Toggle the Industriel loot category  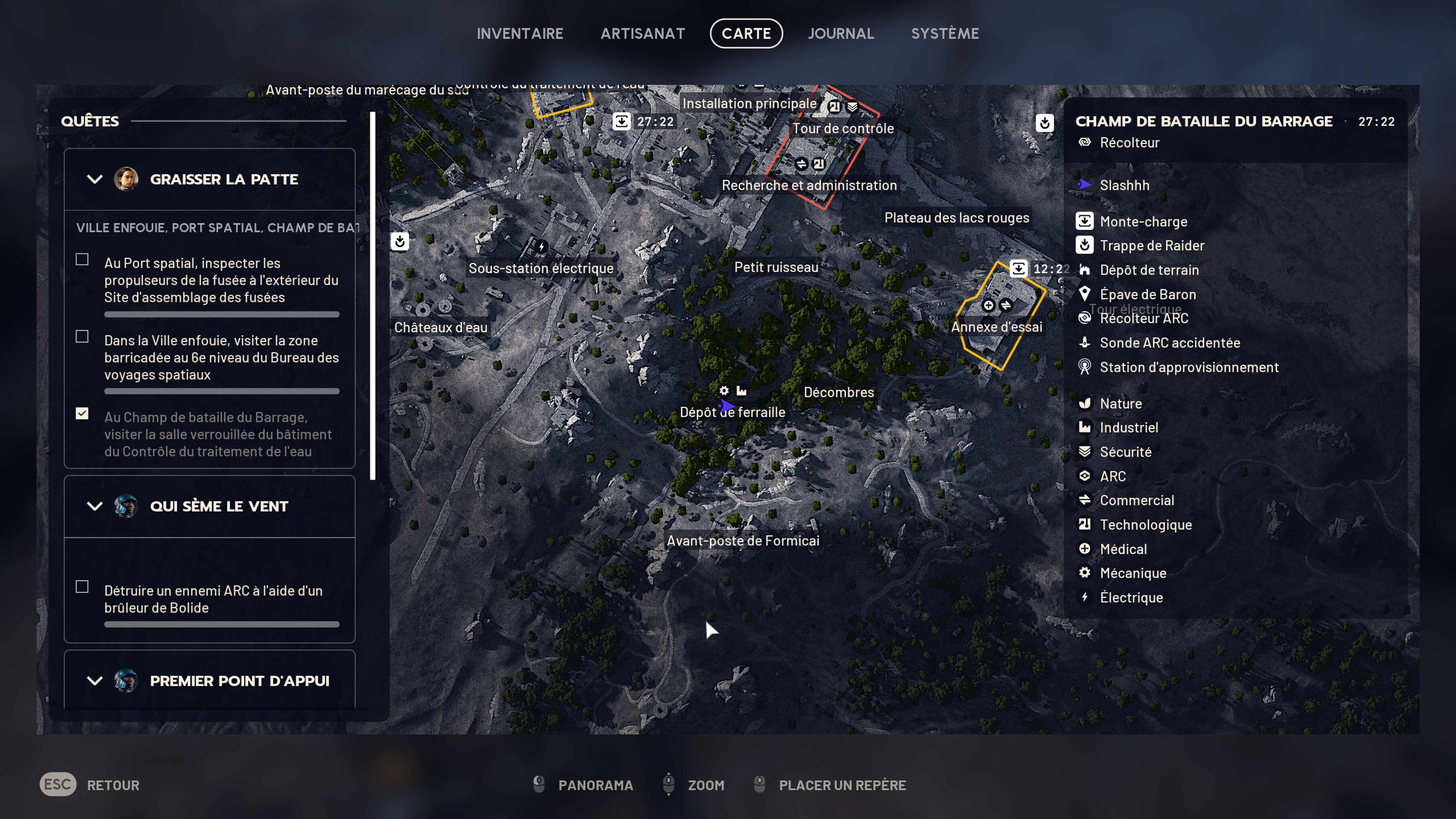coord(1128,428)
